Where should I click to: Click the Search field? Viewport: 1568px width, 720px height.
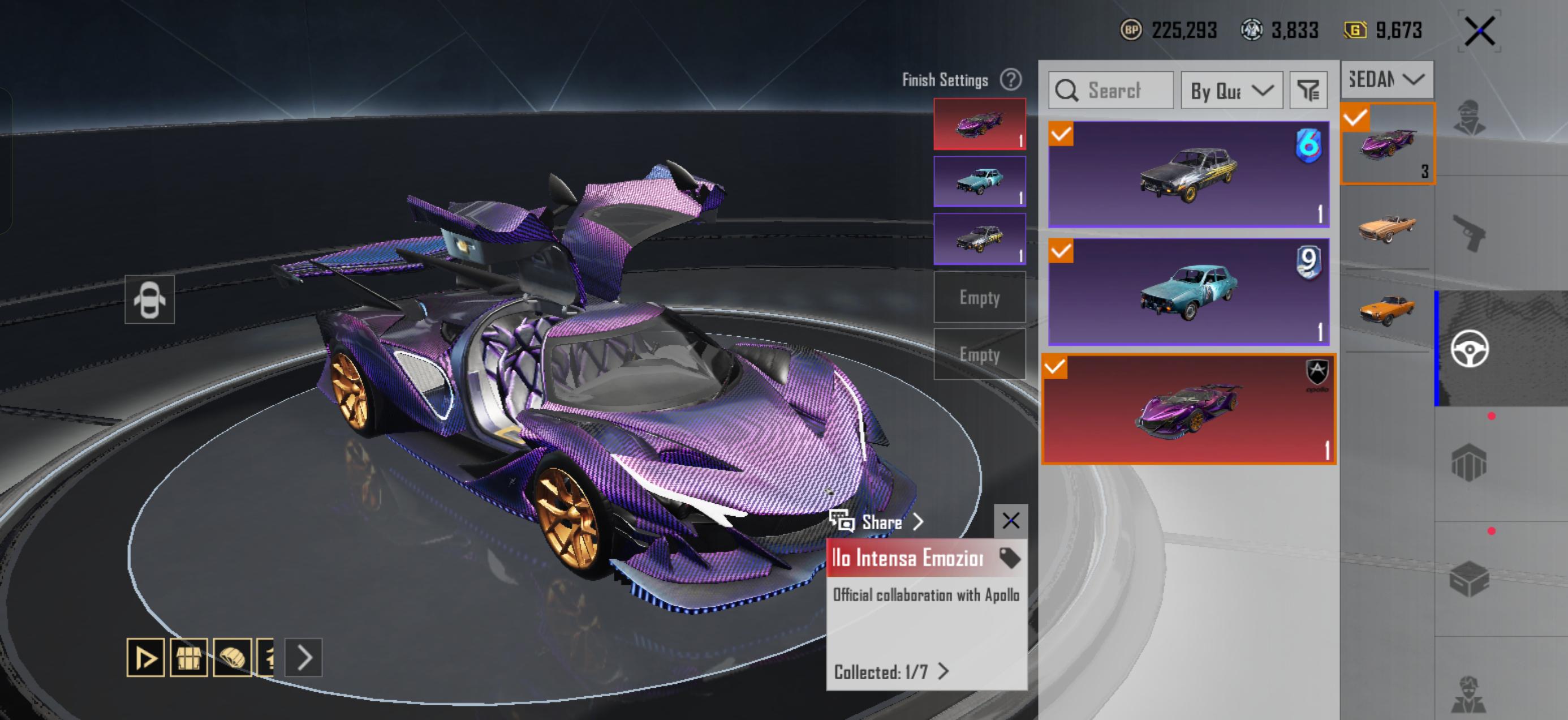click(1111, 91)
